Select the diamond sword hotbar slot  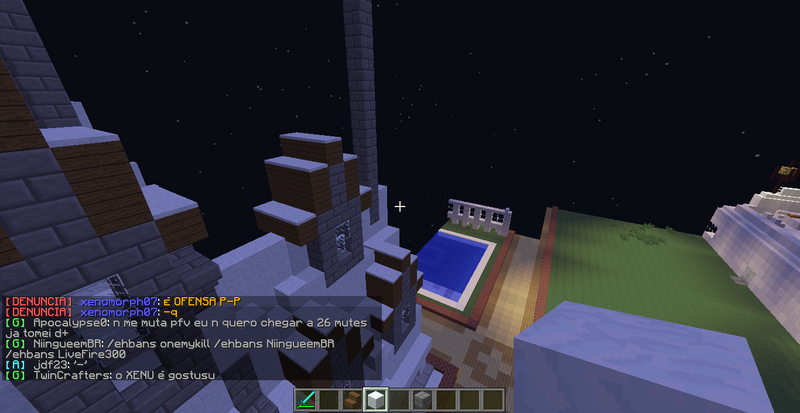(x=306, y=400)
